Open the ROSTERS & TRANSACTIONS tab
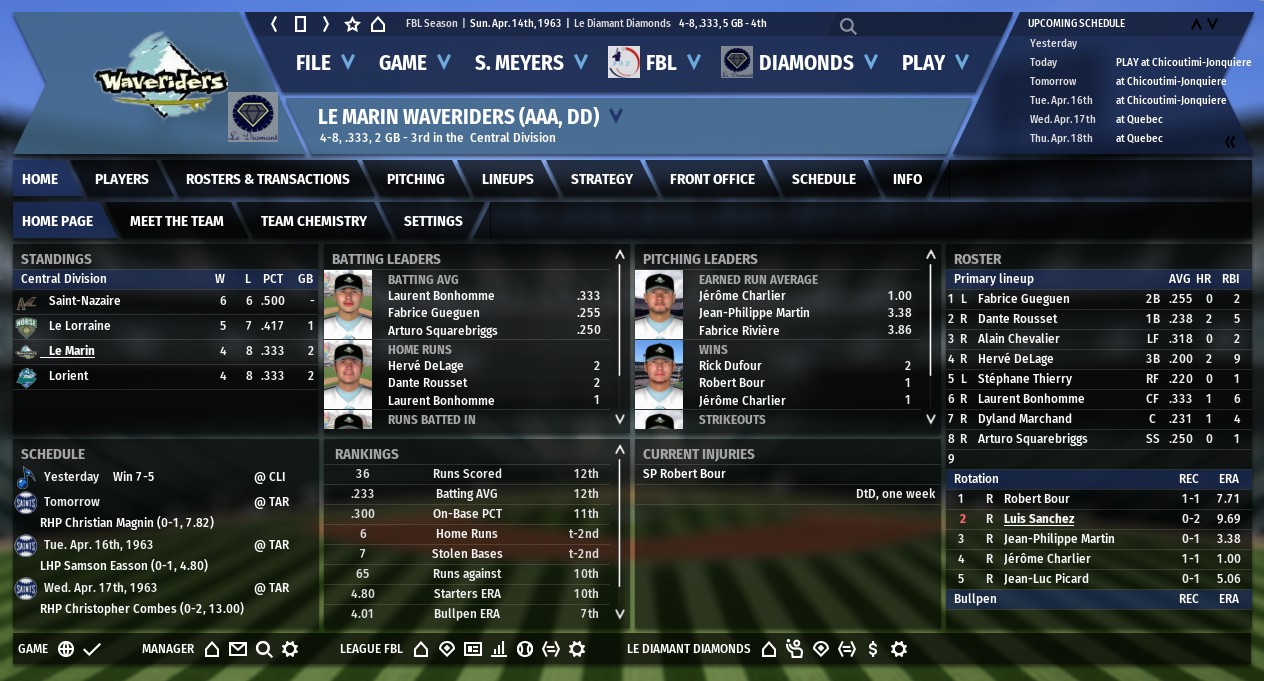This screenshot has width=1264, height=681. pos(267,179)
